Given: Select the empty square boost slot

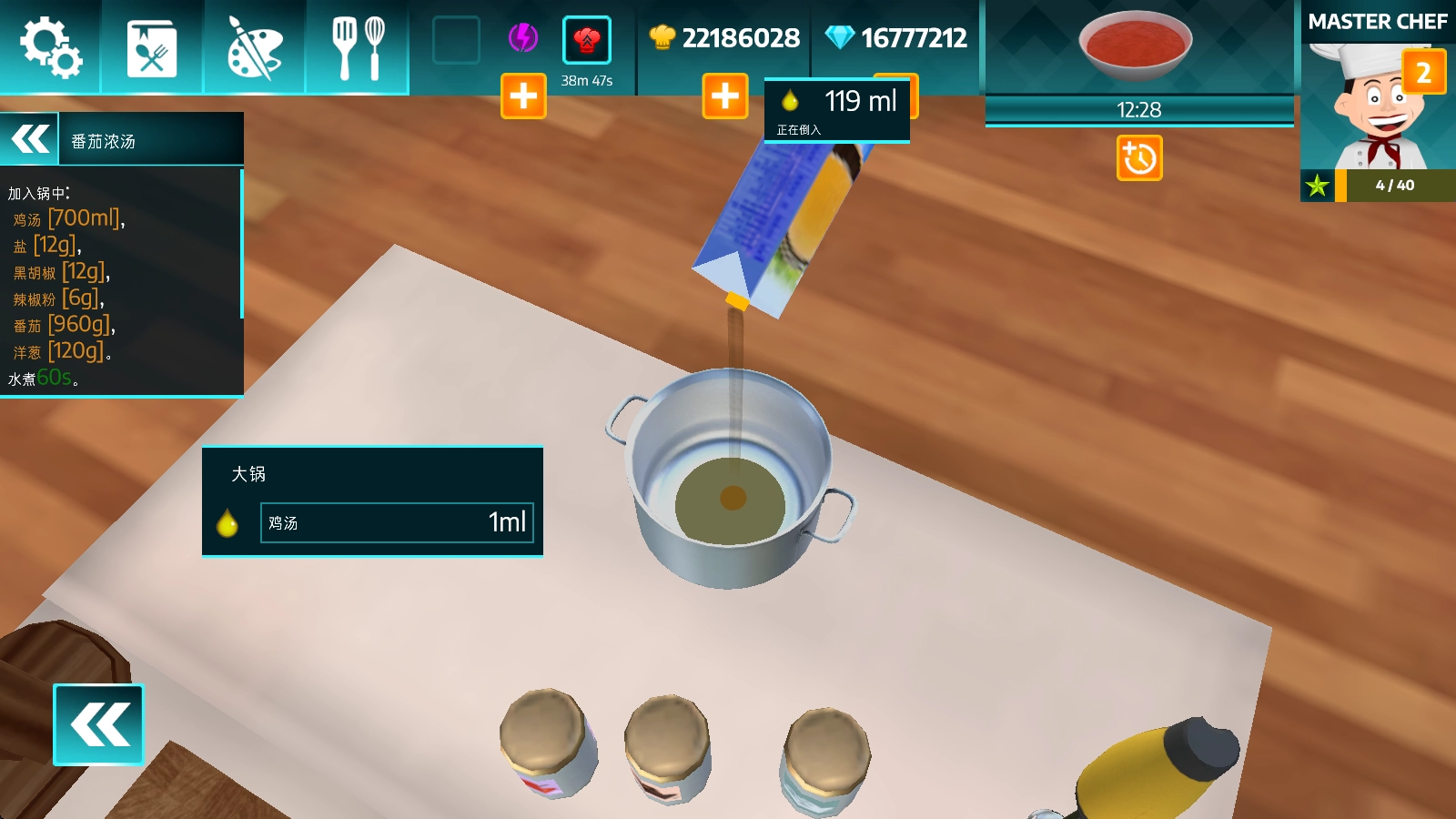Looking at the screenshot, I should pos(456,40).
